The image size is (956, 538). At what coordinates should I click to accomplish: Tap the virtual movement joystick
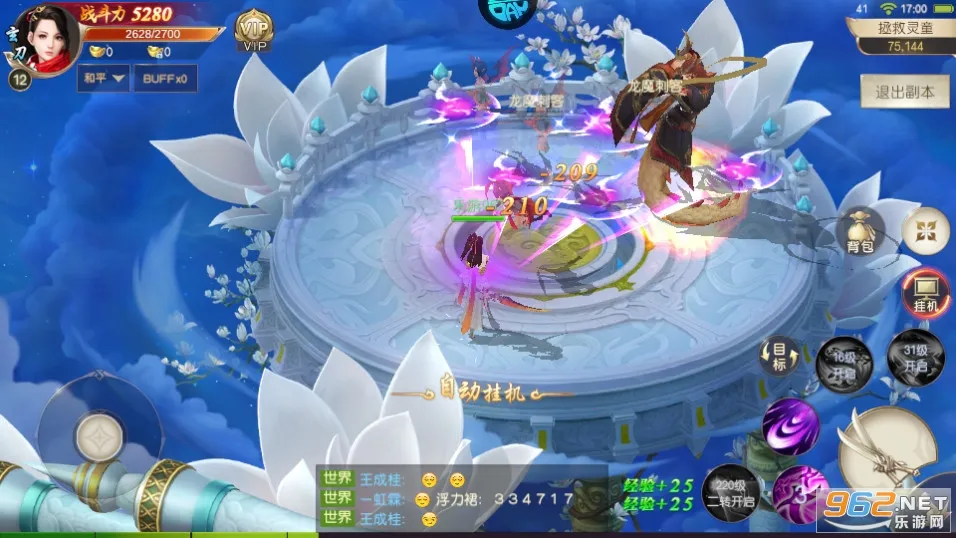[98, 432]
